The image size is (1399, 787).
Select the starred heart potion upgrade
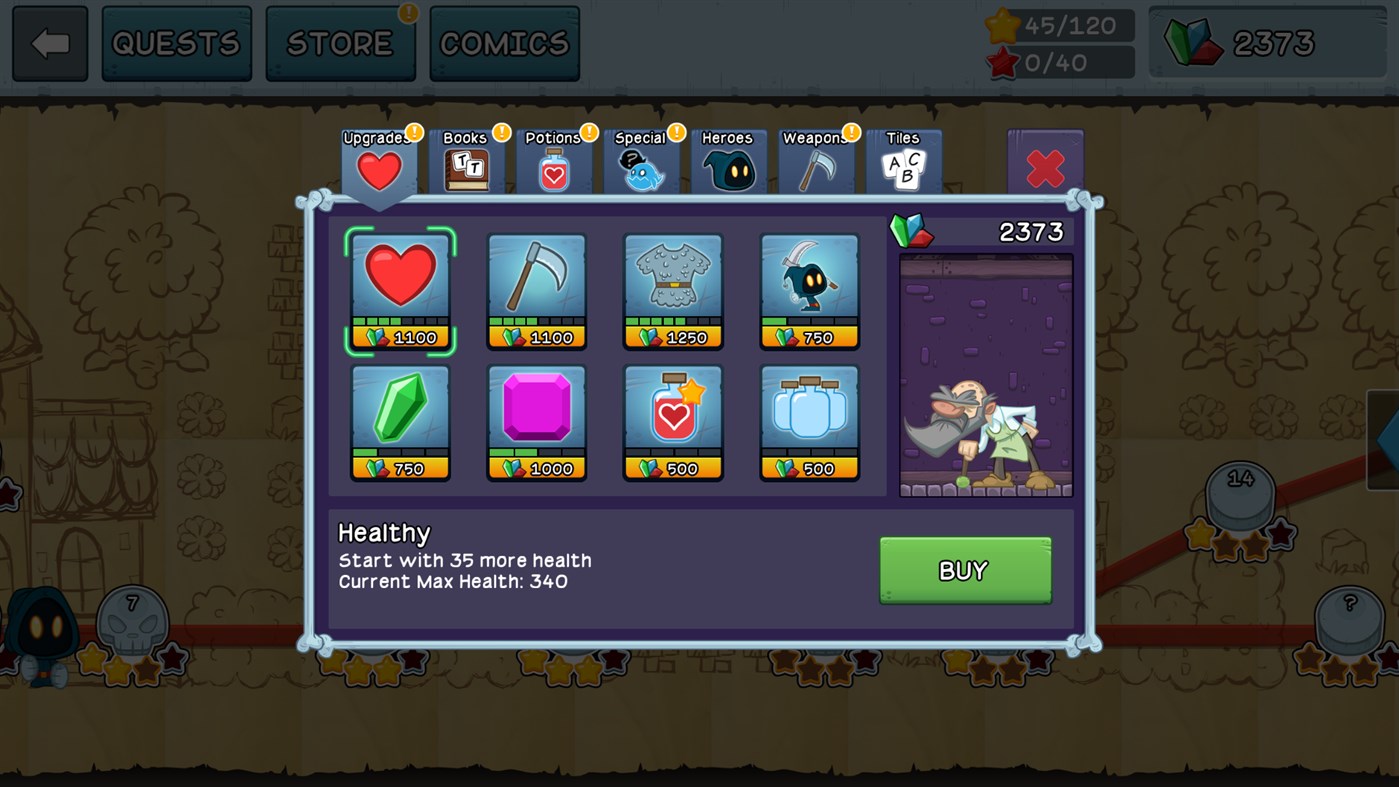[x=673, y=421]
